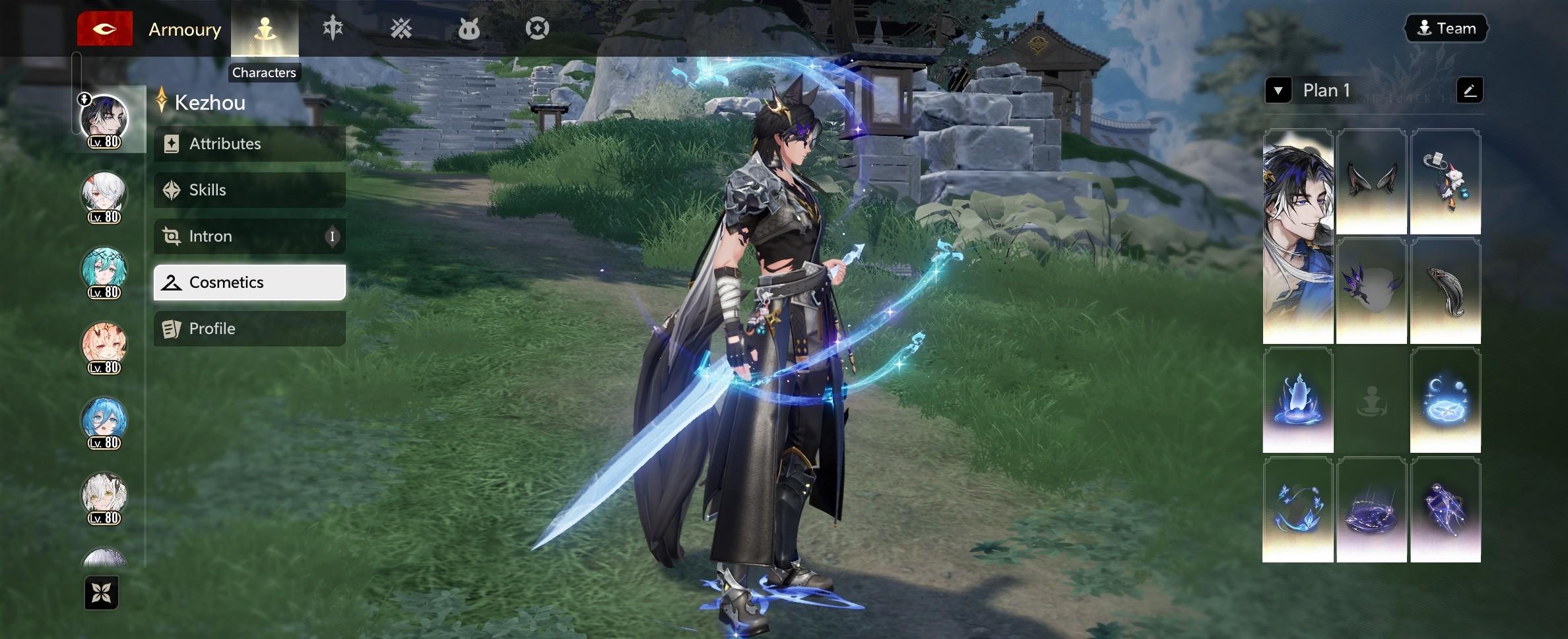Select the animal ears cosmetic slot

1371,182
